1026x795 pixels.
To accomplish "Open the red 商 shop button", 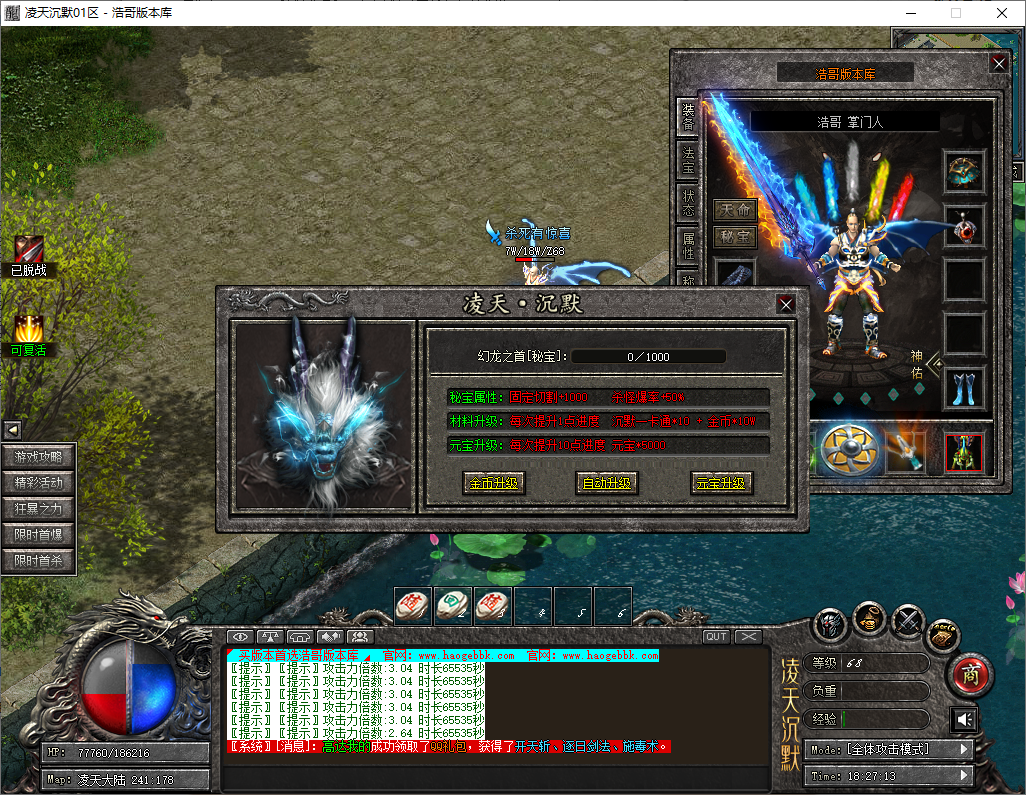I will tap(968, 675).
